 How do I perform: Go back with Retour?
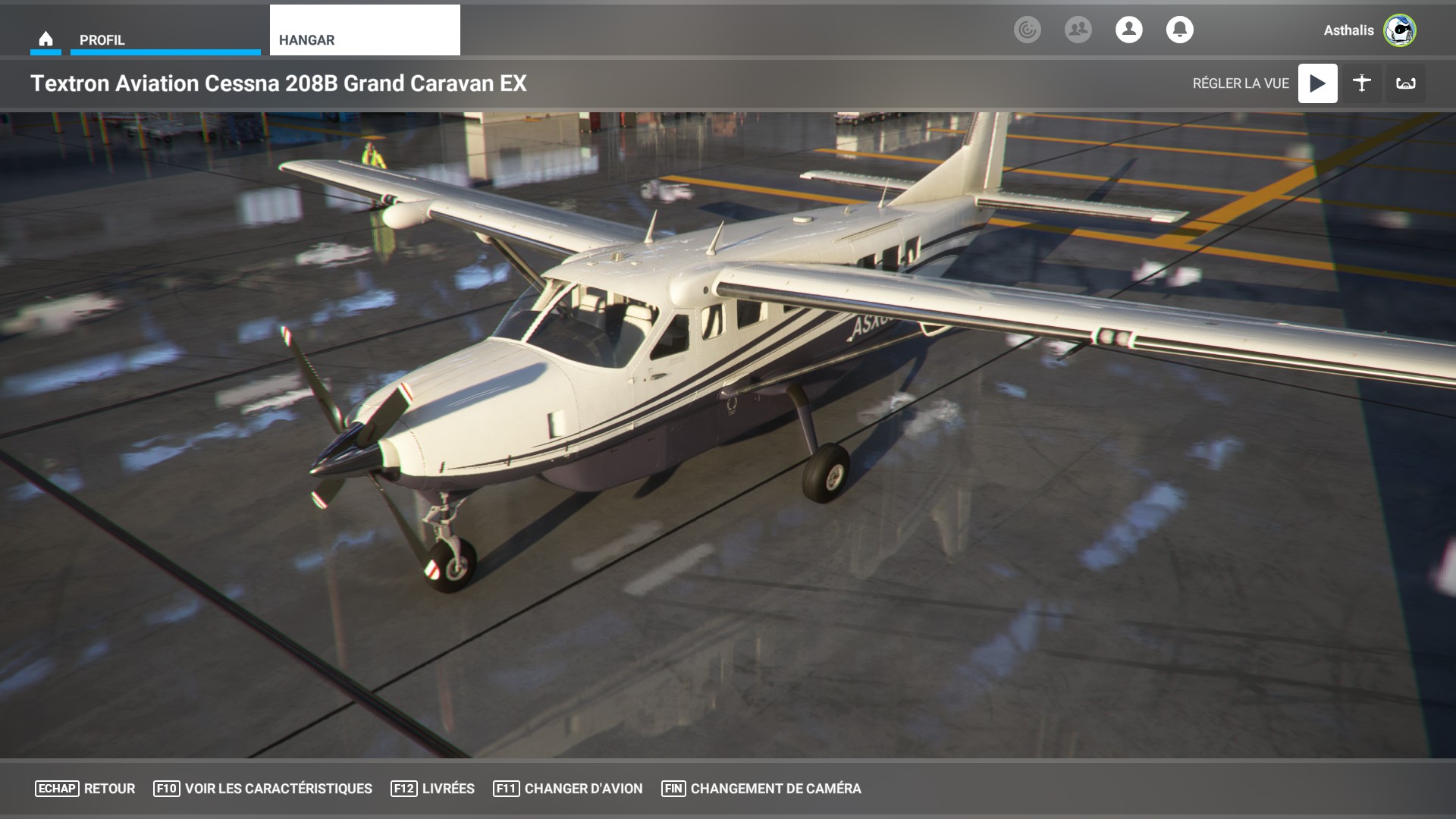85,789
